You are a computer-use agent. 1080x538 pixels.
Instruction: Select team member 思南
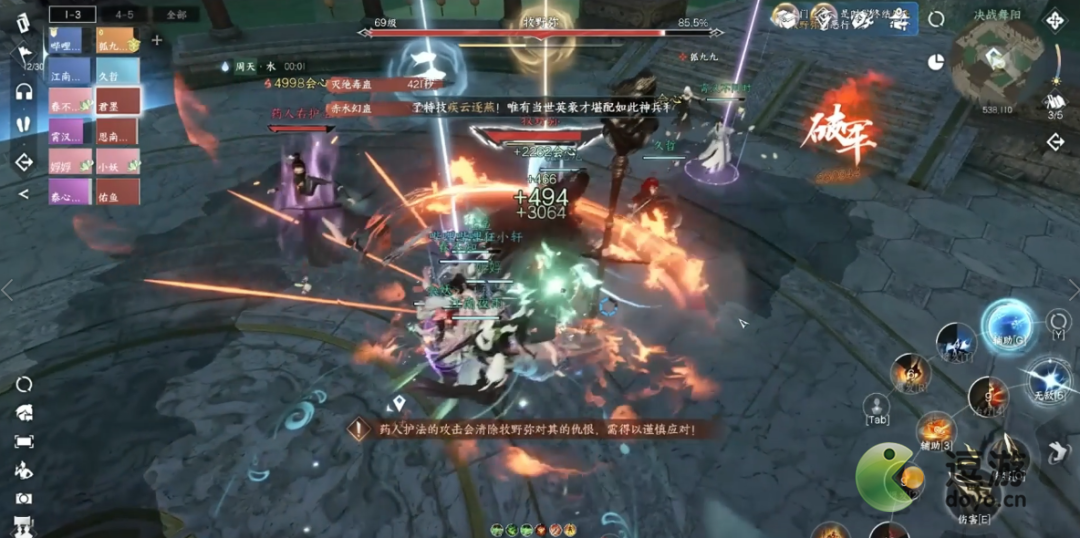(118, 130)
